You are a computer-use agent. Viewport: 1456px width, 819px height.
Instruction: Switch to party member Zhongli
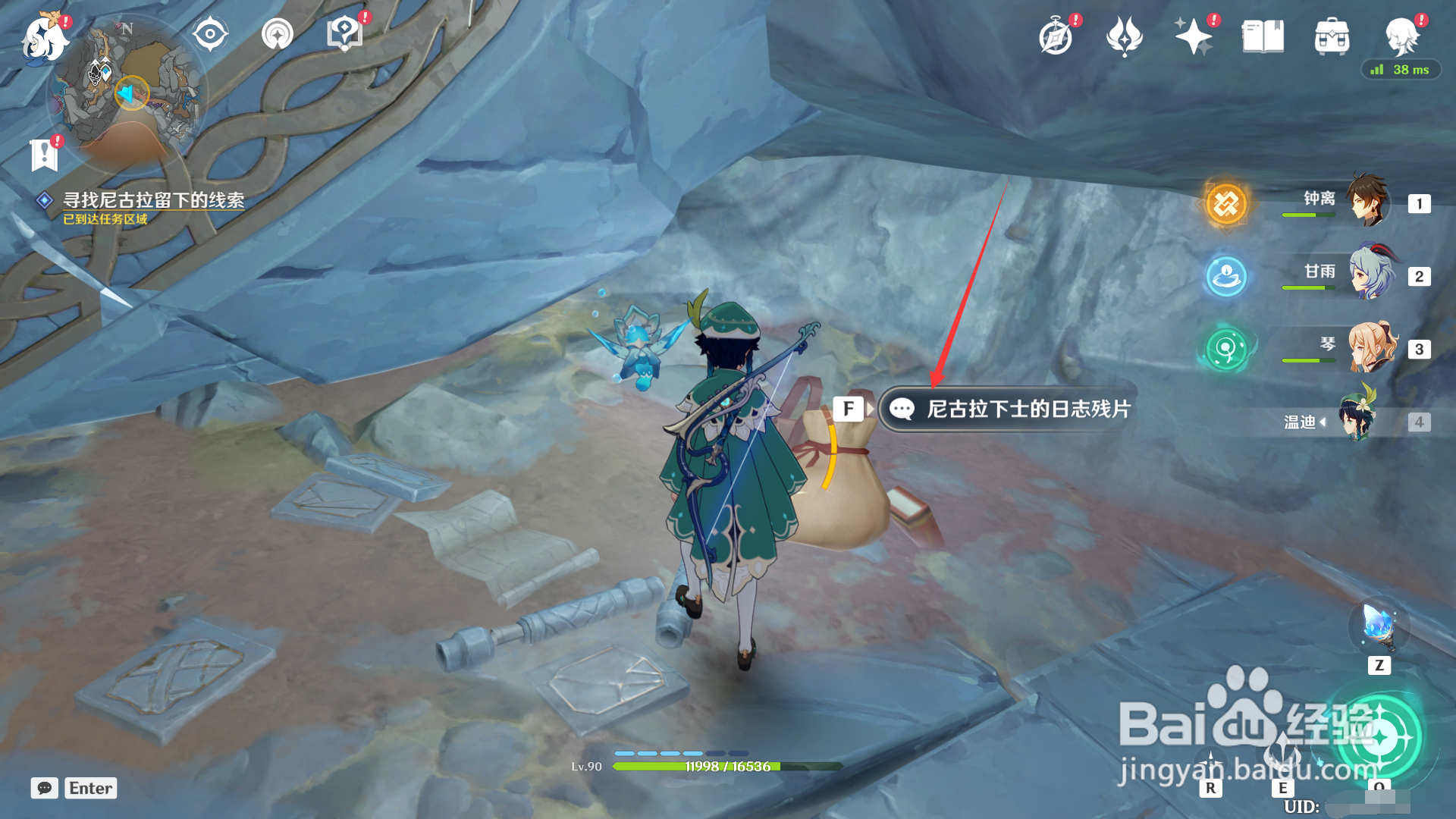(1368, 202)
